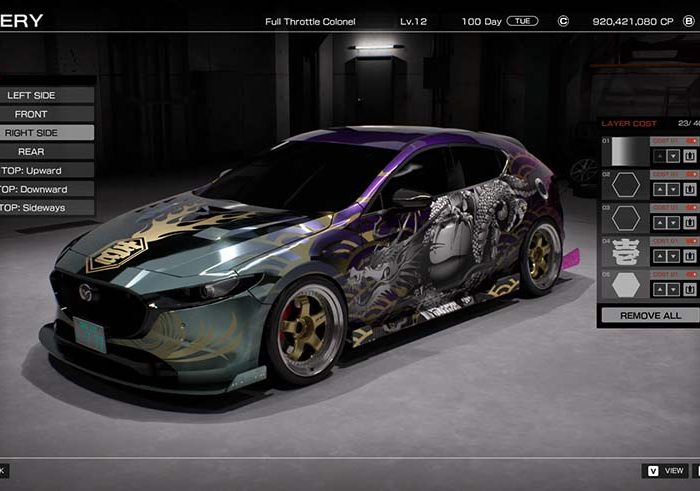Select the filled hexagon layer 05

626,284
